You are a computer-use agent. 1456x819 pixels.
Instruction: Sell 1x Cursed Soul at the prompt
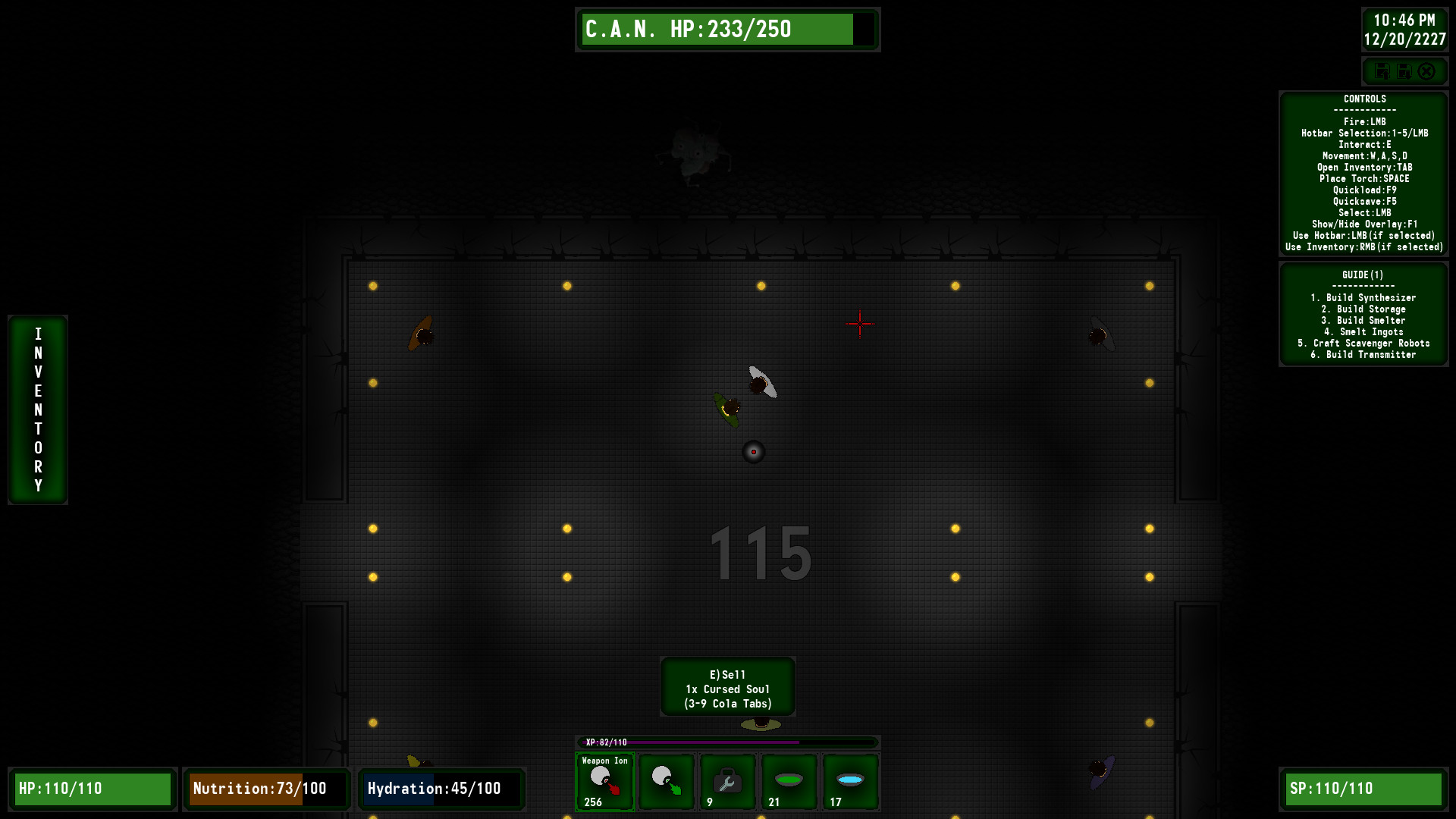pyautogui.click(x=727, y=687)
